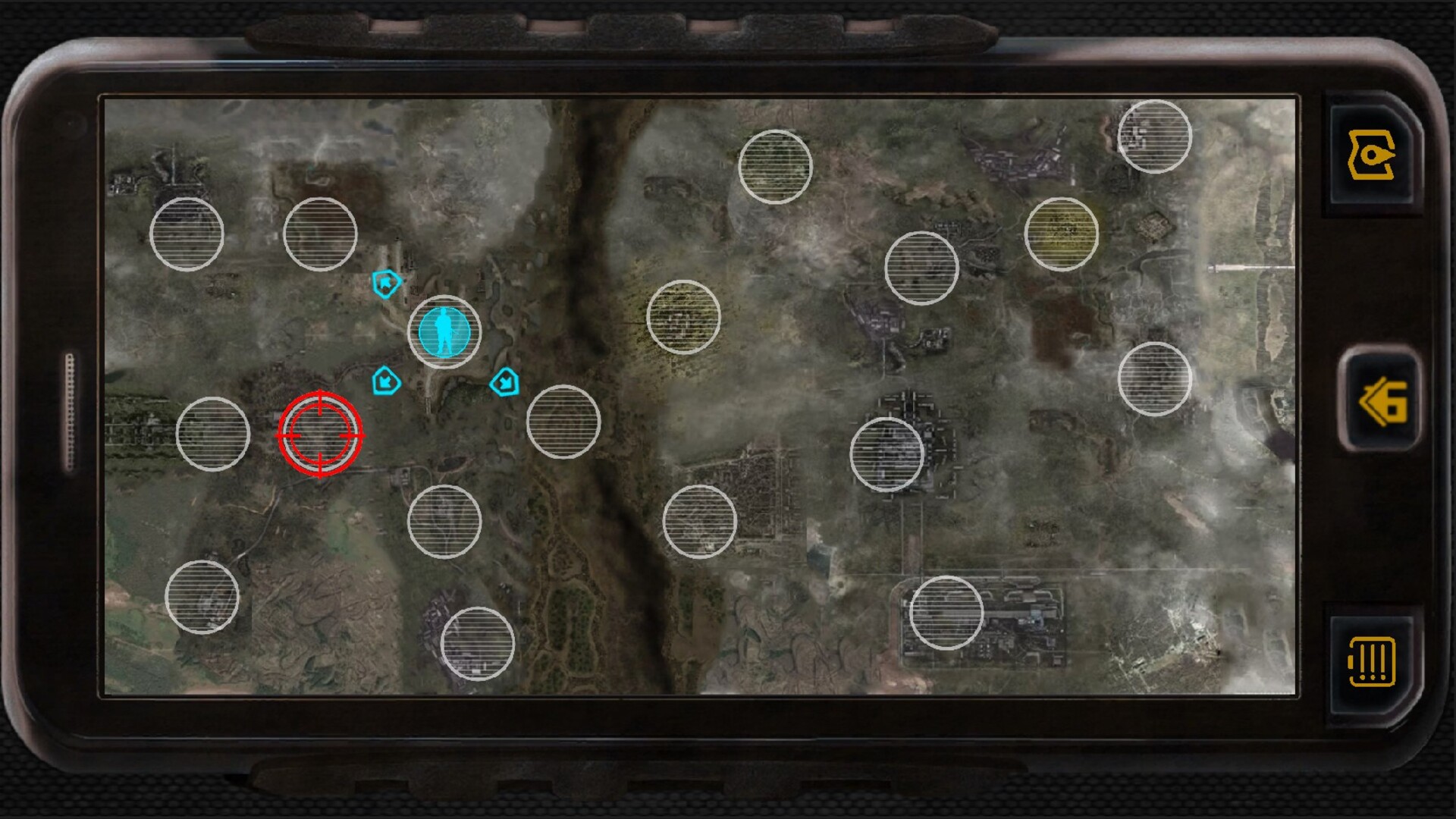Image resolution: width=1456 pixels, height=819 pixels.
Task: Click the cyan map-transition arrow above the player
Action: click(x=385, y=282)
